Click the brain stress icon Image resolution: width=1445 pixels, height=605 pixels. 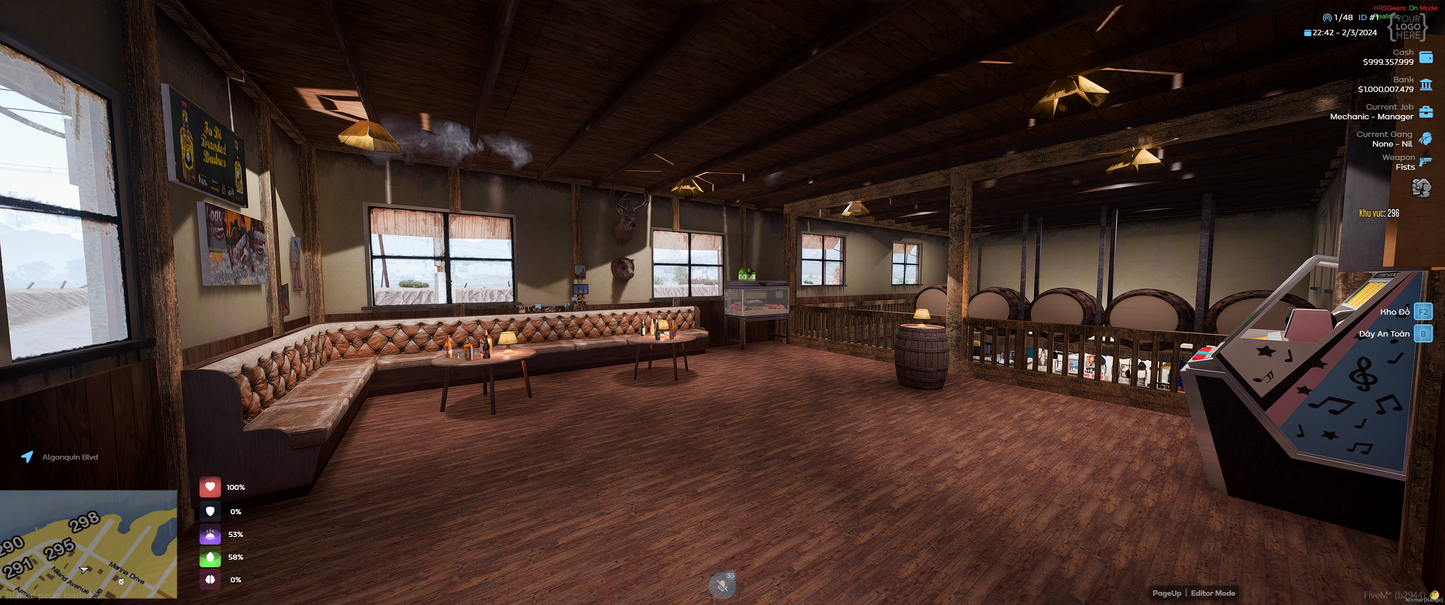[210, 580]
